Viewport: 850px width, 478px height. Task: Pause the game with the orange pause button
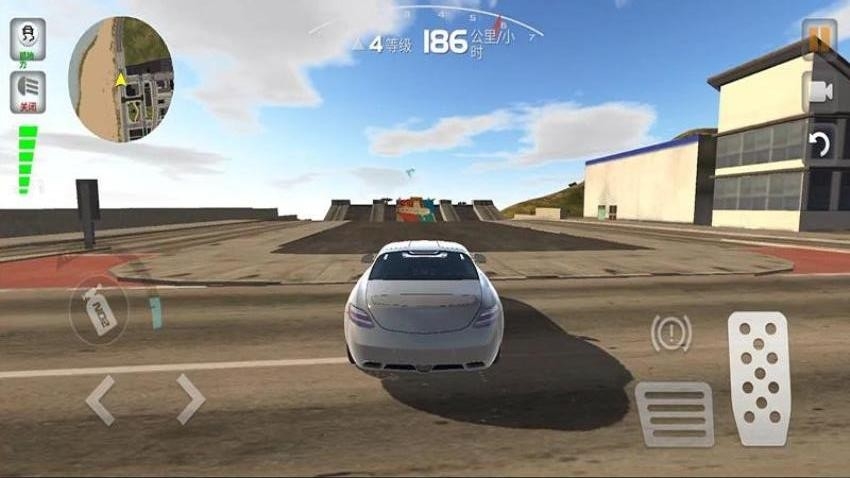click(x=819, y=38)
